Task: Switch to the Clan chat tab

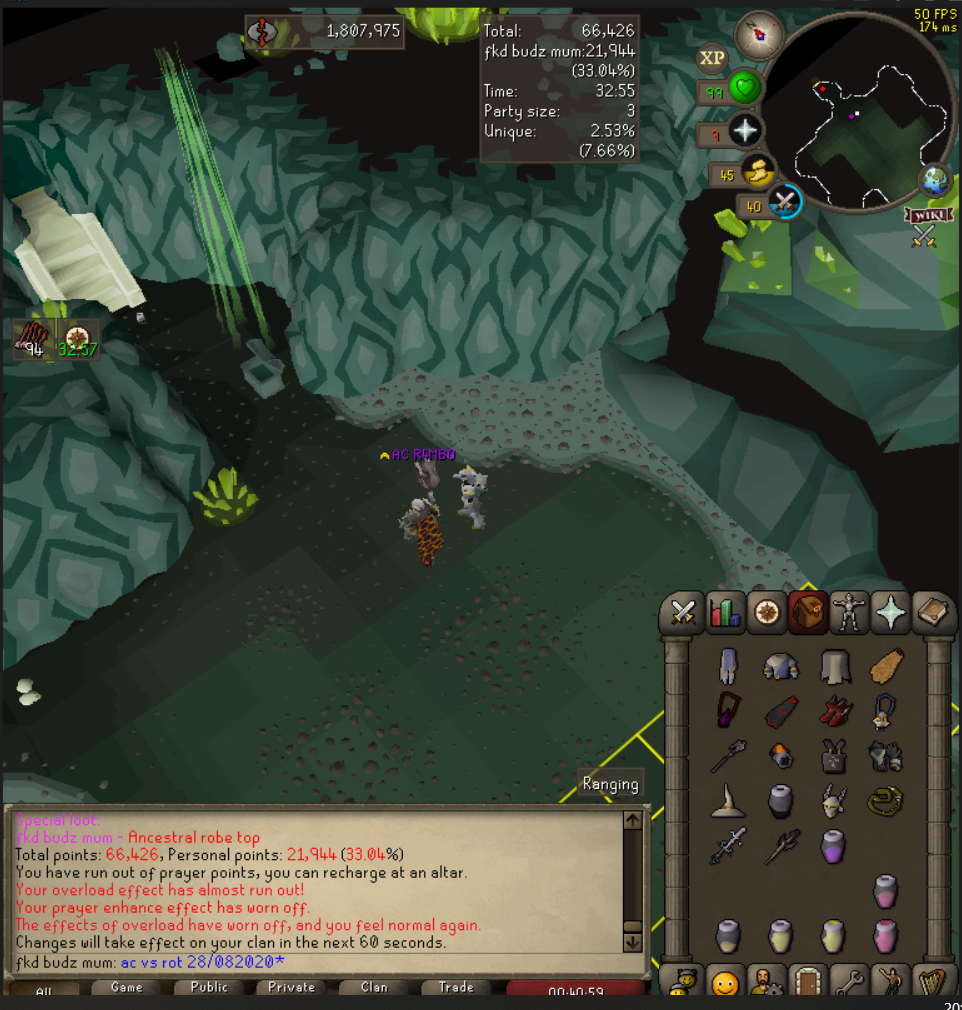Action: coord(374,988)
